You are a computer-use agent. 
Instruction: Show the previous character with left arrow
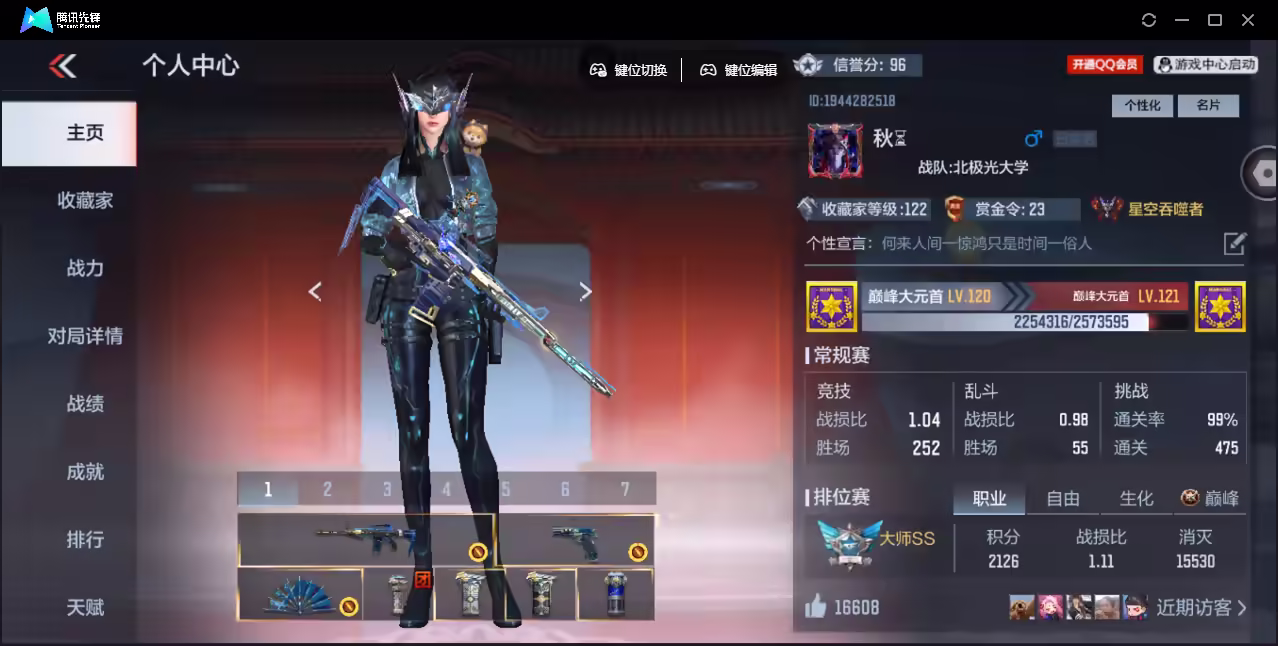point(315,291)
